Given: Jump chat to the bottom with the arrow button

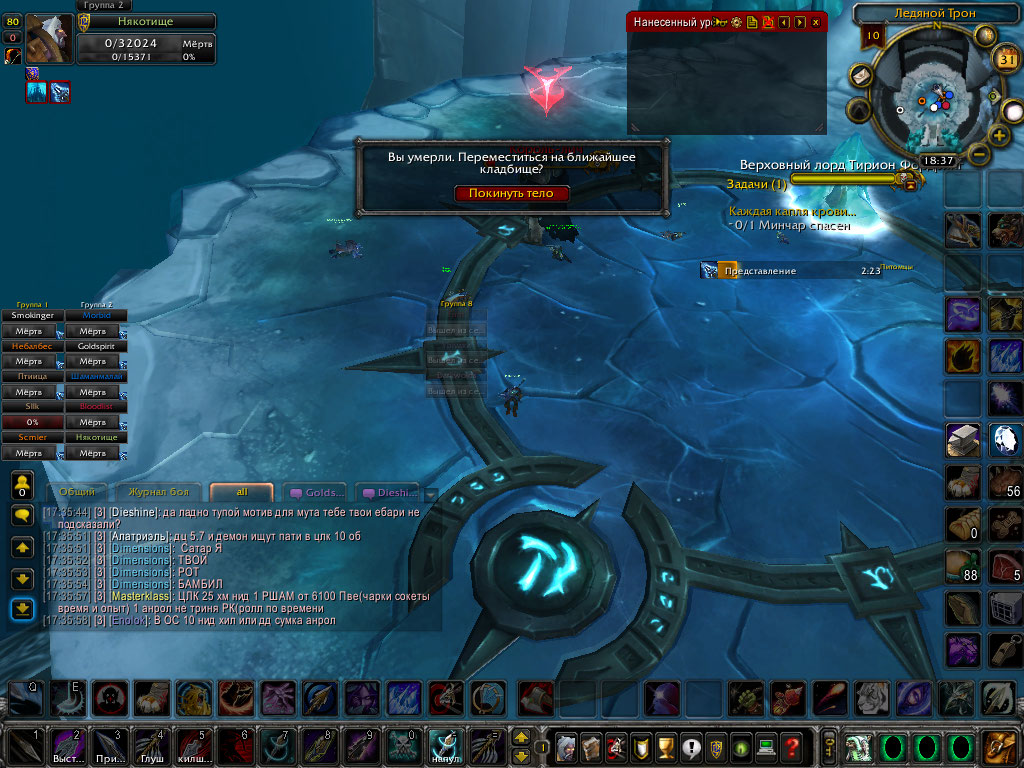Looking at the screenshot, I should [22, 609].
